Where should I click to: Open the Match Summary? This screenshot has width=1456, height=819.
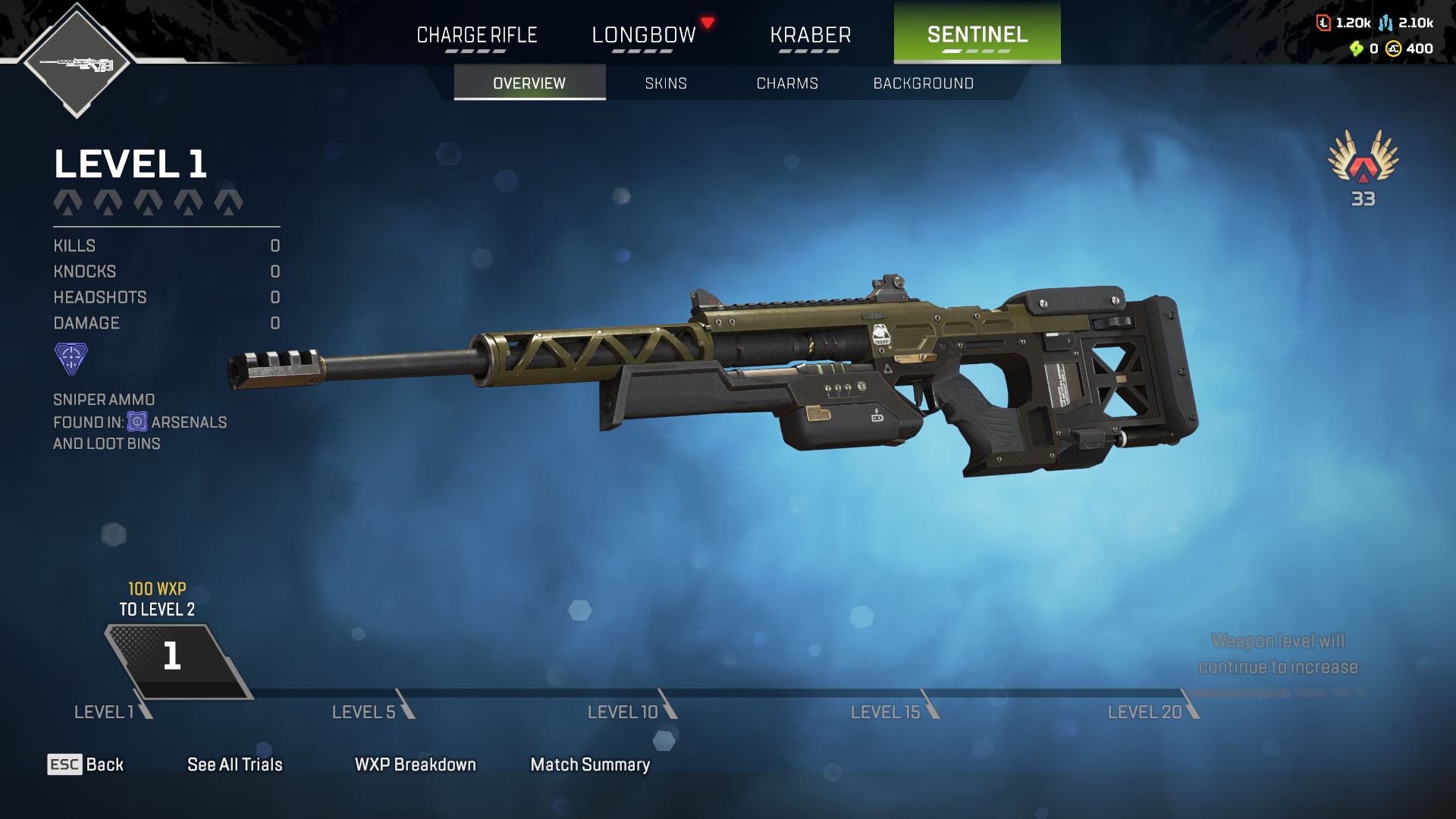coord(590,764)
